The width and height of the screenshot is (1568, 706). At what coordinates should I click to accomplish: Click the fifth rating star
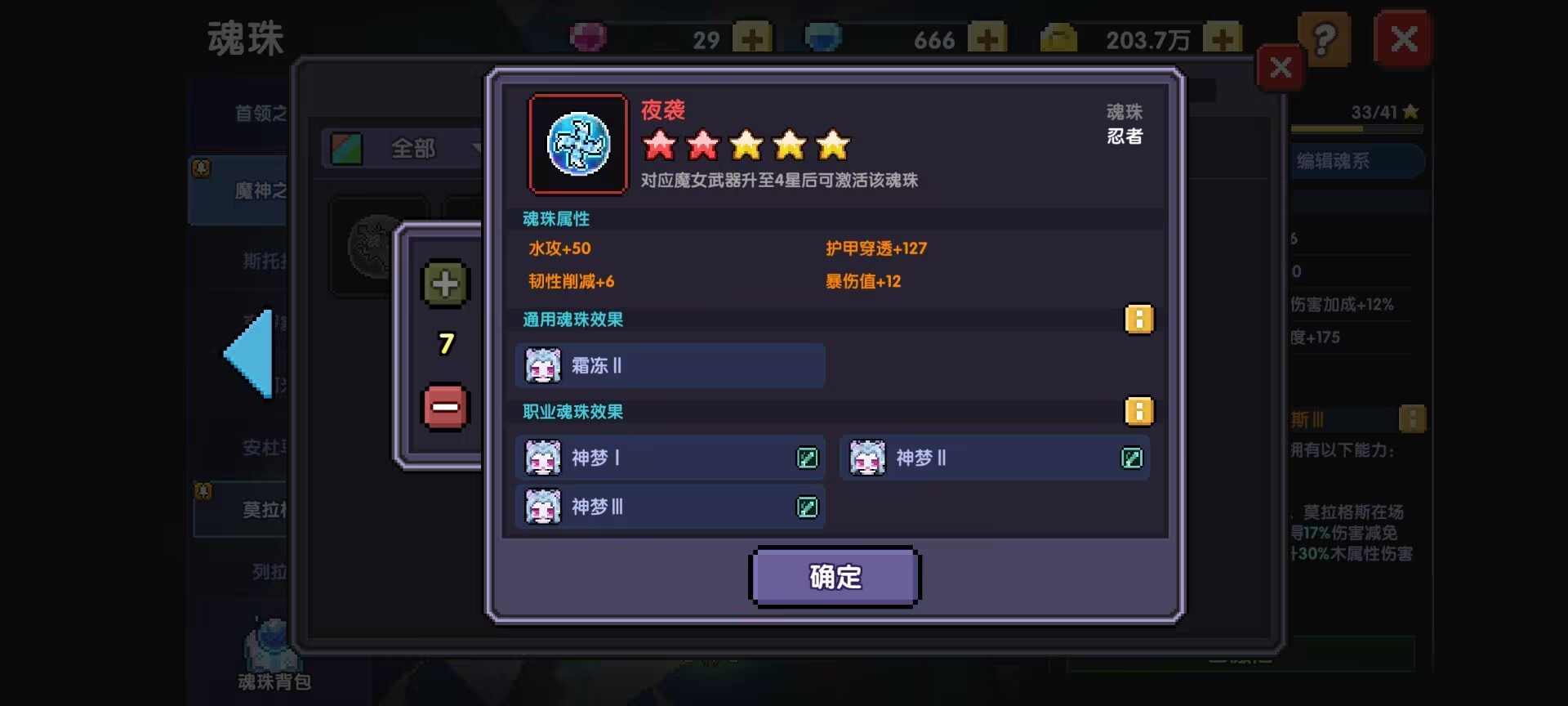pyautogui.click(x=832, y=145)
